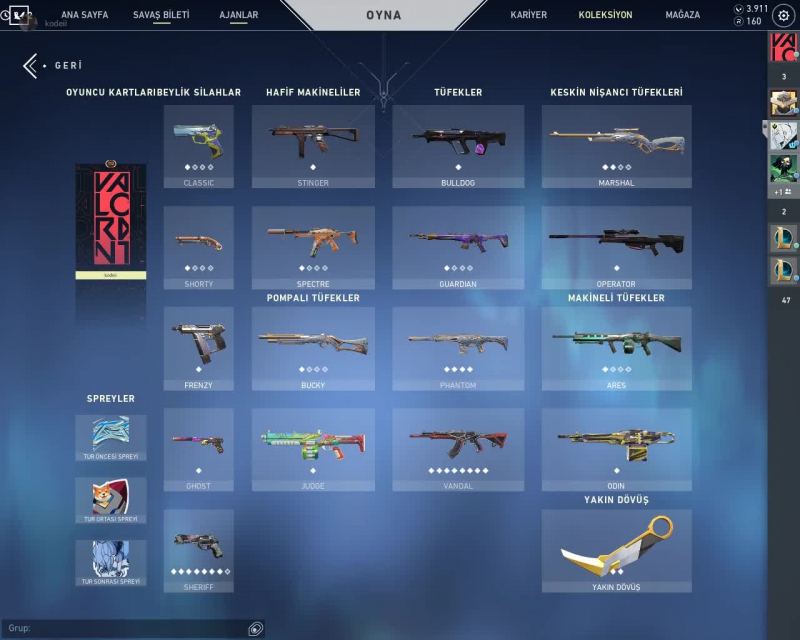Choose the TUR ORTASI SPREYİ spray slot
The height and width of the screenshot is (640, 800).
(111, 499)
